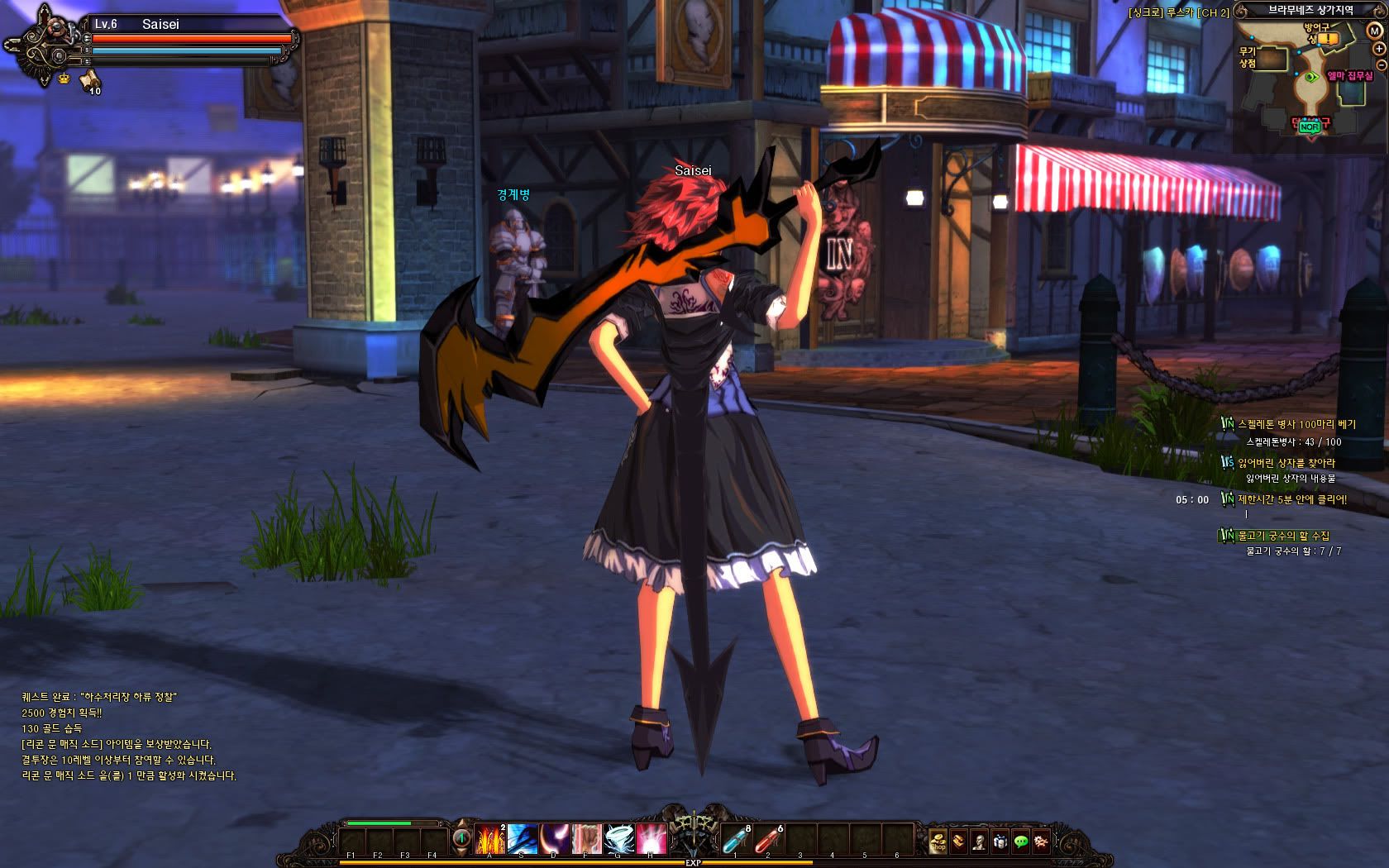The image size is (1389, 868).
Task: Click the scroll icon under the player frame
Action: (89, 79)
